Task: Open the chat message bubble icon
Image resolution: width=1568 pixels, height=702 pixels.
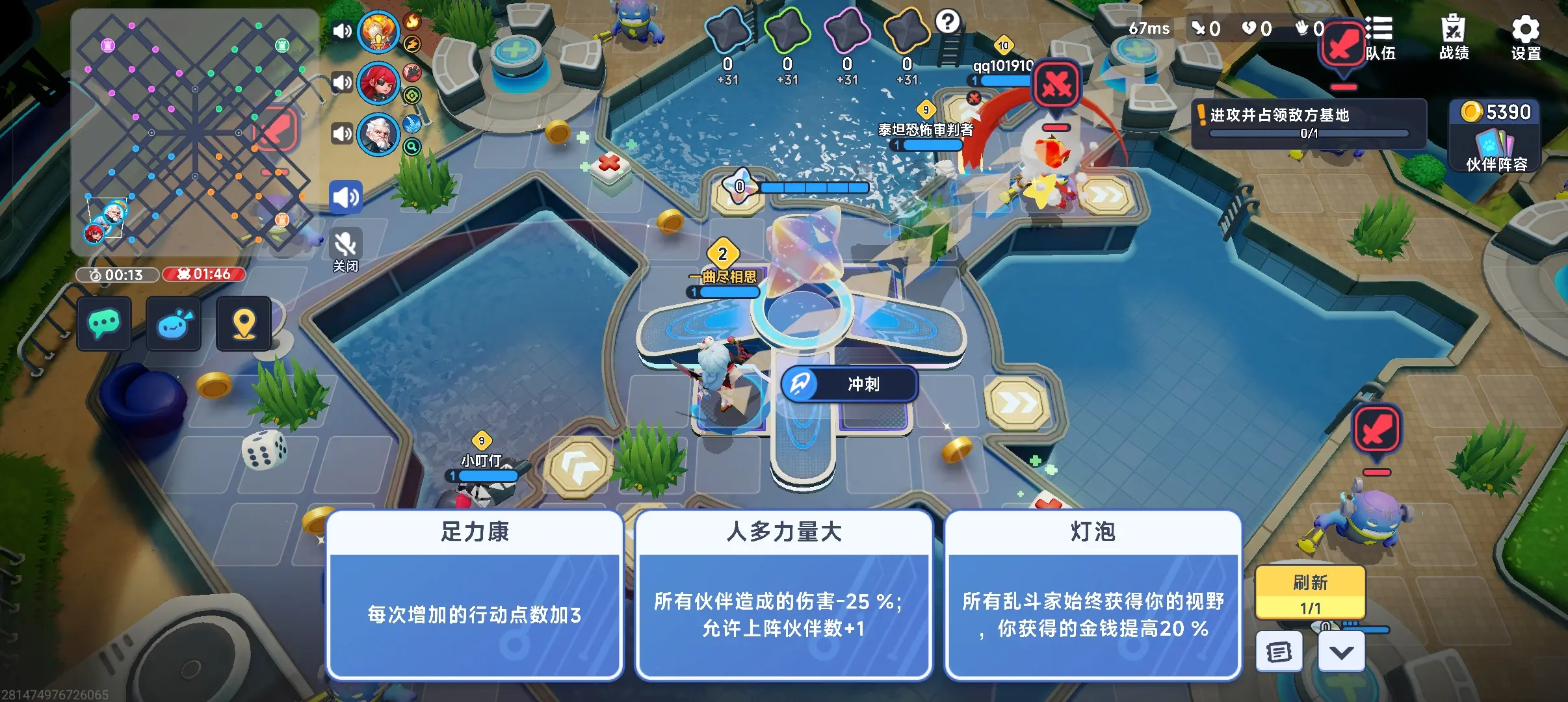Action: [105, 324]
